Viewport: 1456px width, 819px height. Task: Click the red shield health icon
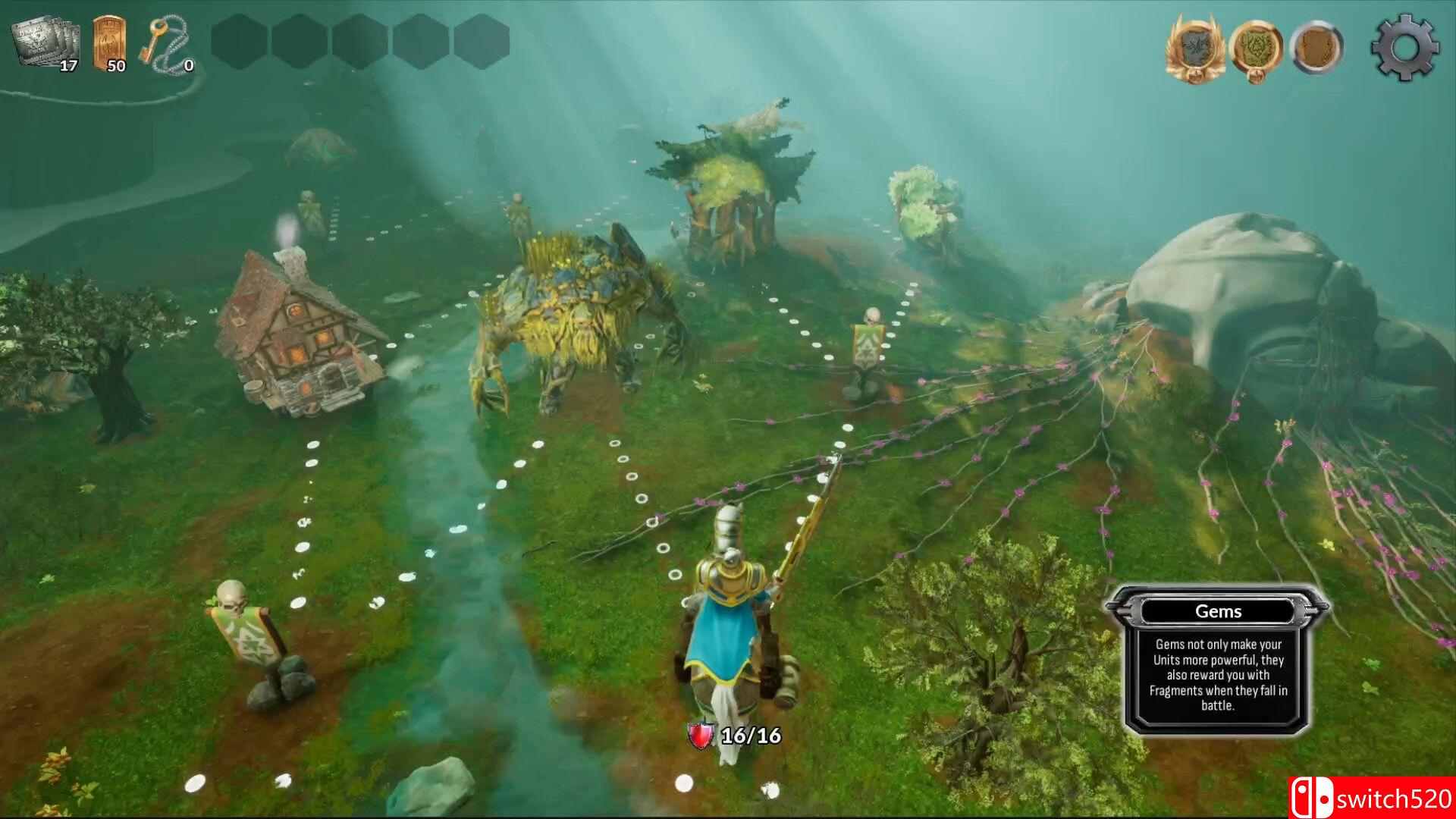point(699,735)
